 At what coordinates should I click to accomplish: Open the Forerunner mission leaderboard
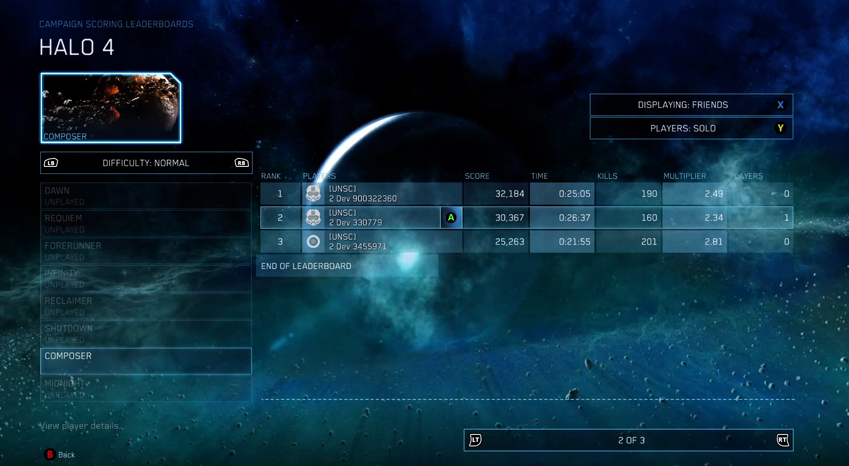point(145,250)
